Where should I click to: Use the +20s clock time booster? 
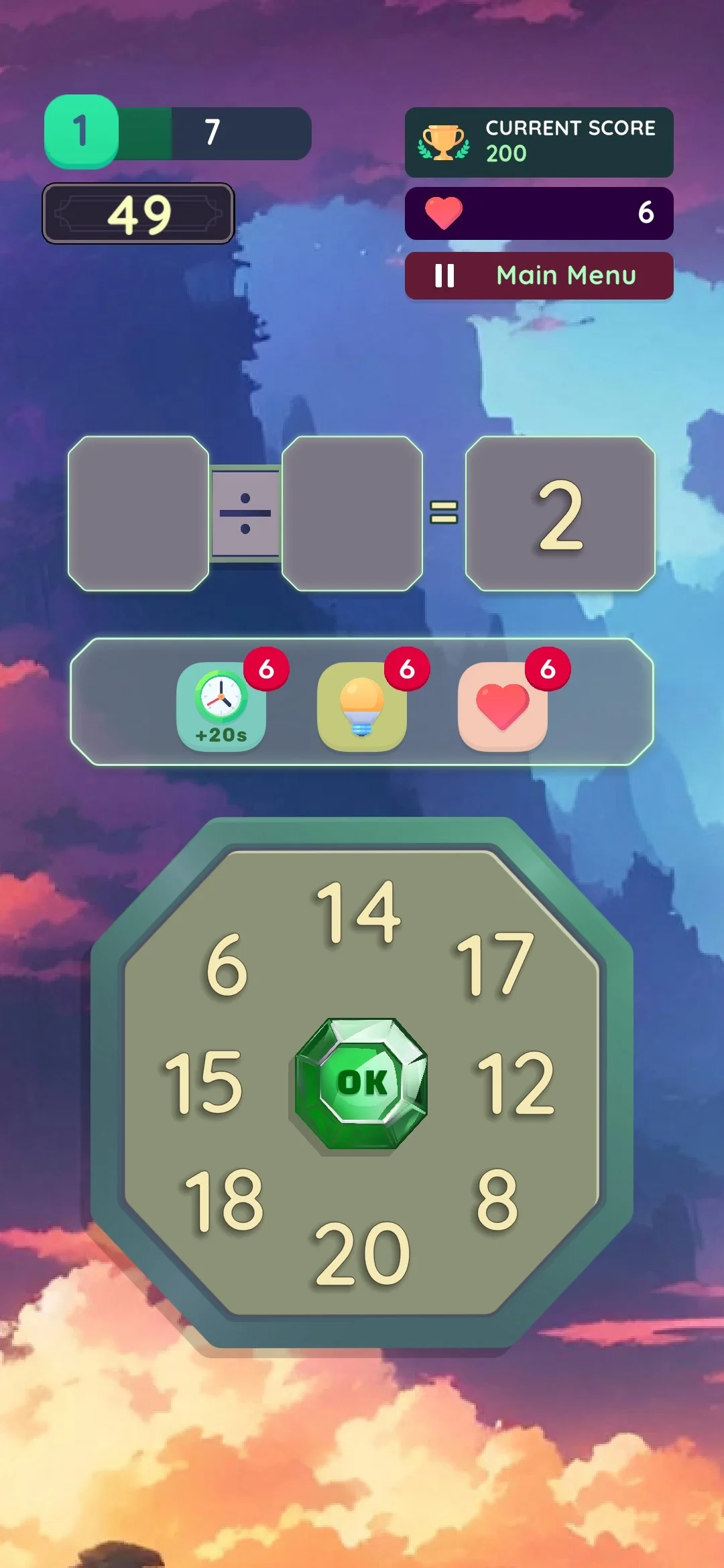[x=221, y=706]
